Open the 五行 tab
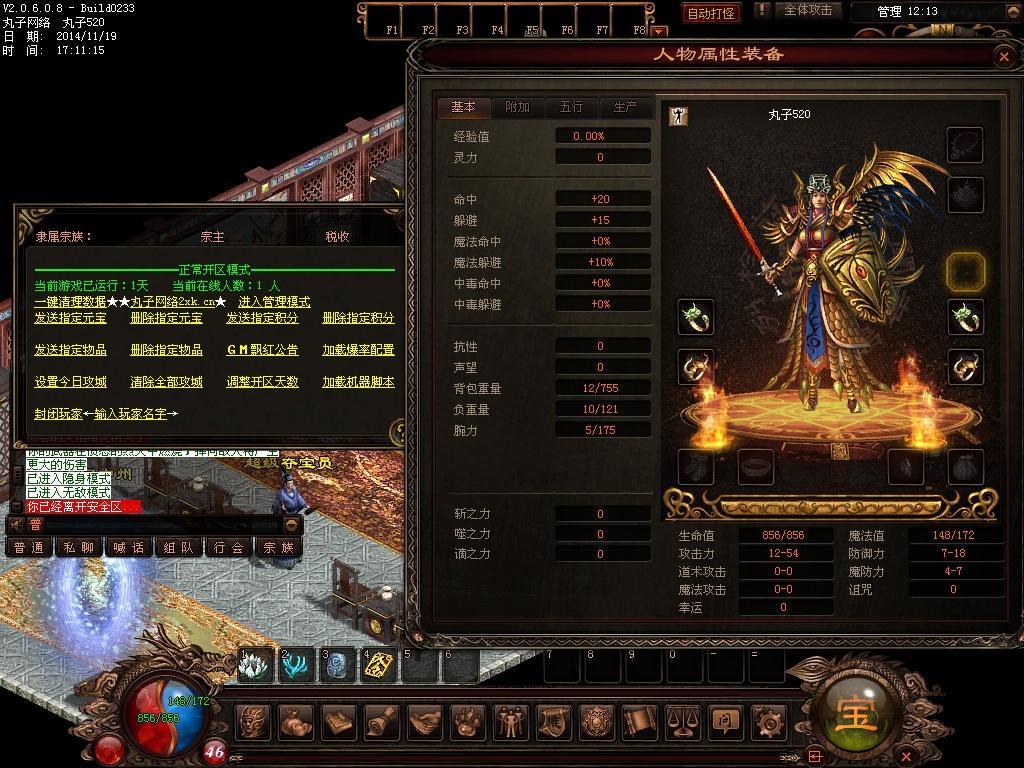 571,107
